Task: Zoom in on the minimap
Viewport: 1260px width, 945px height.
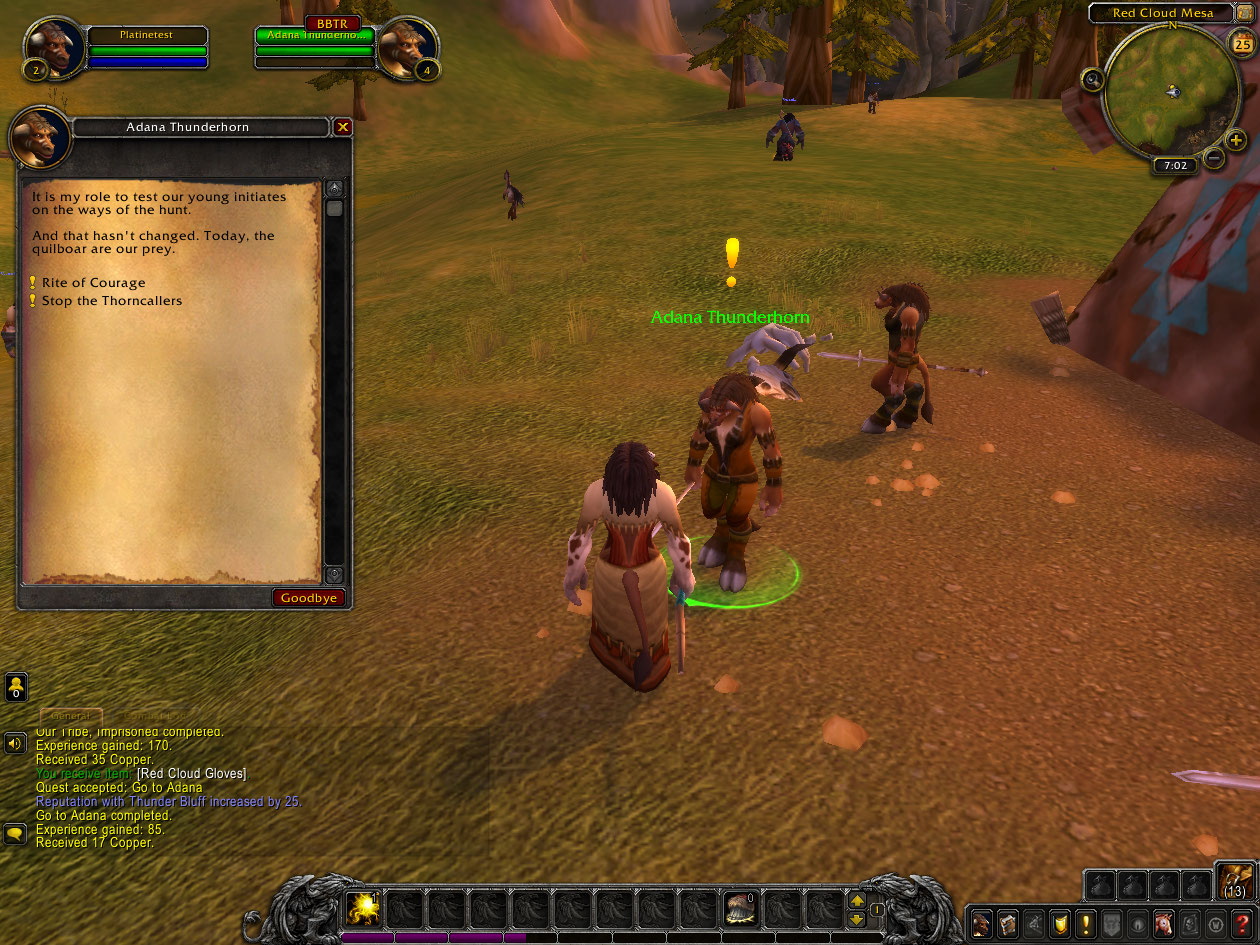Action: pos(1236,140)
